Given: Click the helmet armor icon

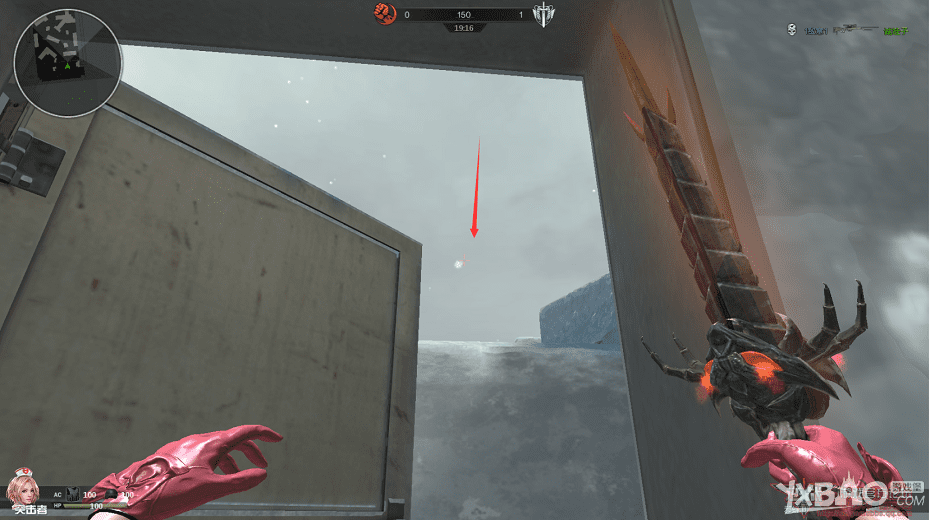Looking at the screenshot, I should [112, 494].
